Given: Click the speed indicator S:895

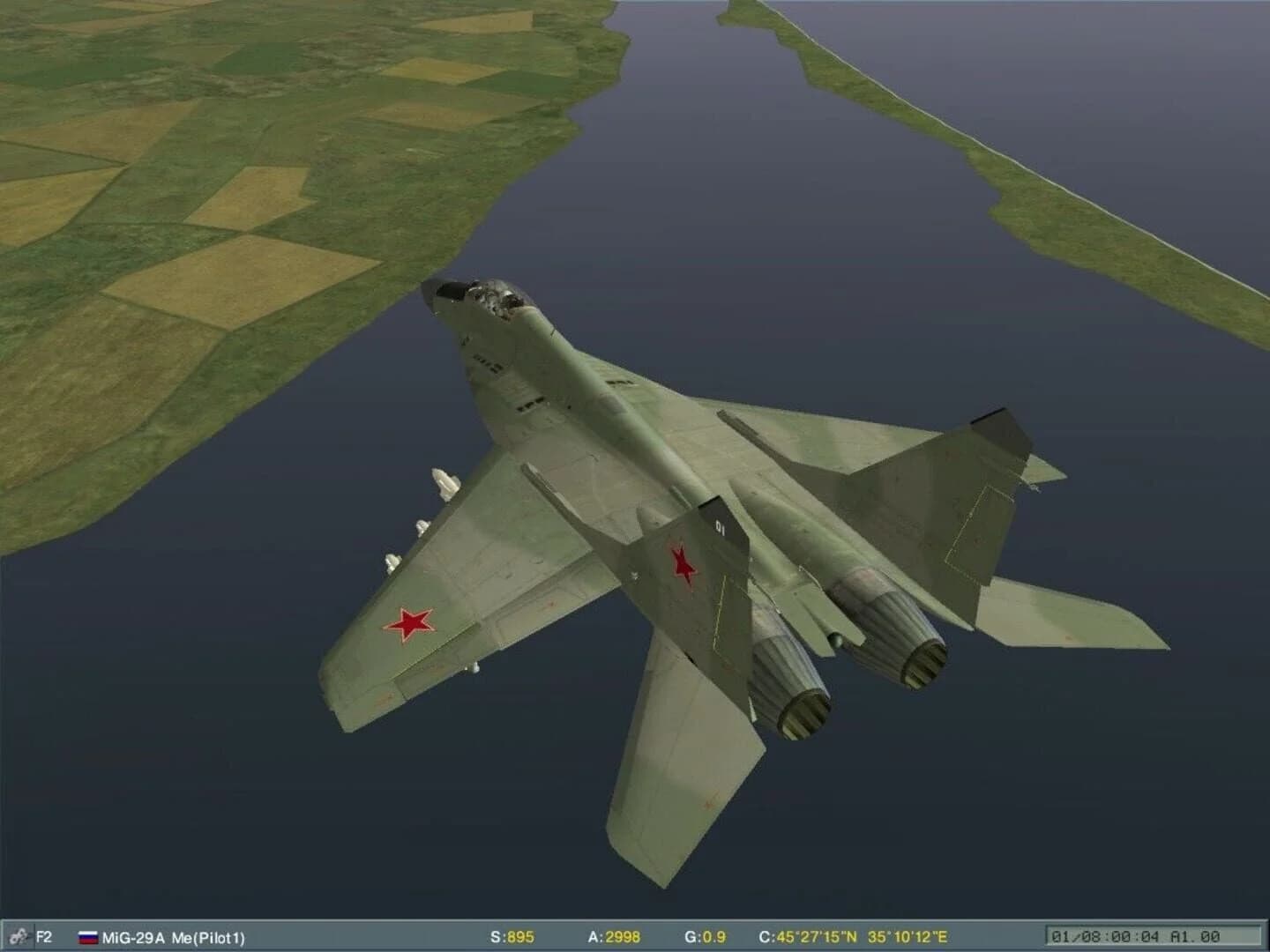Looking at the screenshot, I should (514, 937).
